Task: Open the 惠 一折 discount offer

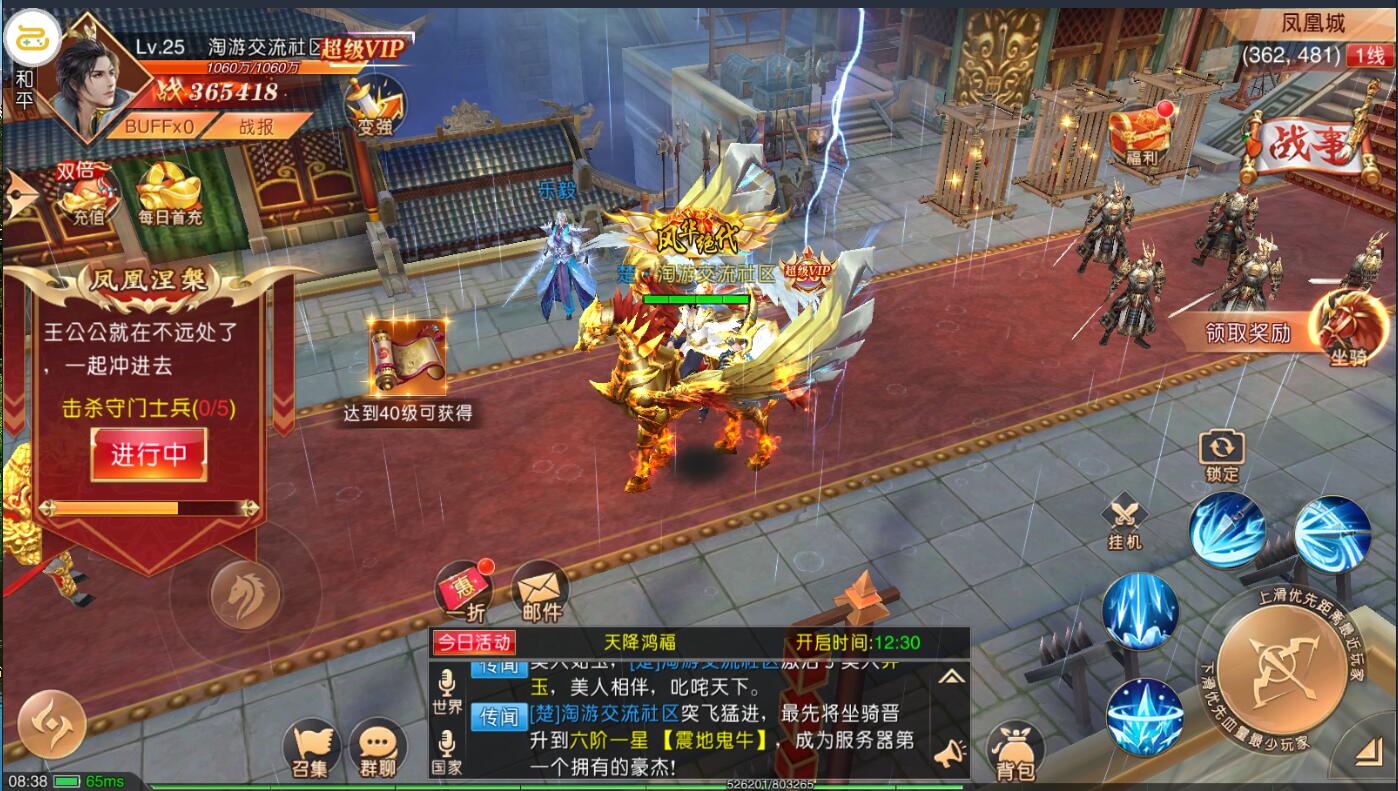Action: click(x=463, y=592)
